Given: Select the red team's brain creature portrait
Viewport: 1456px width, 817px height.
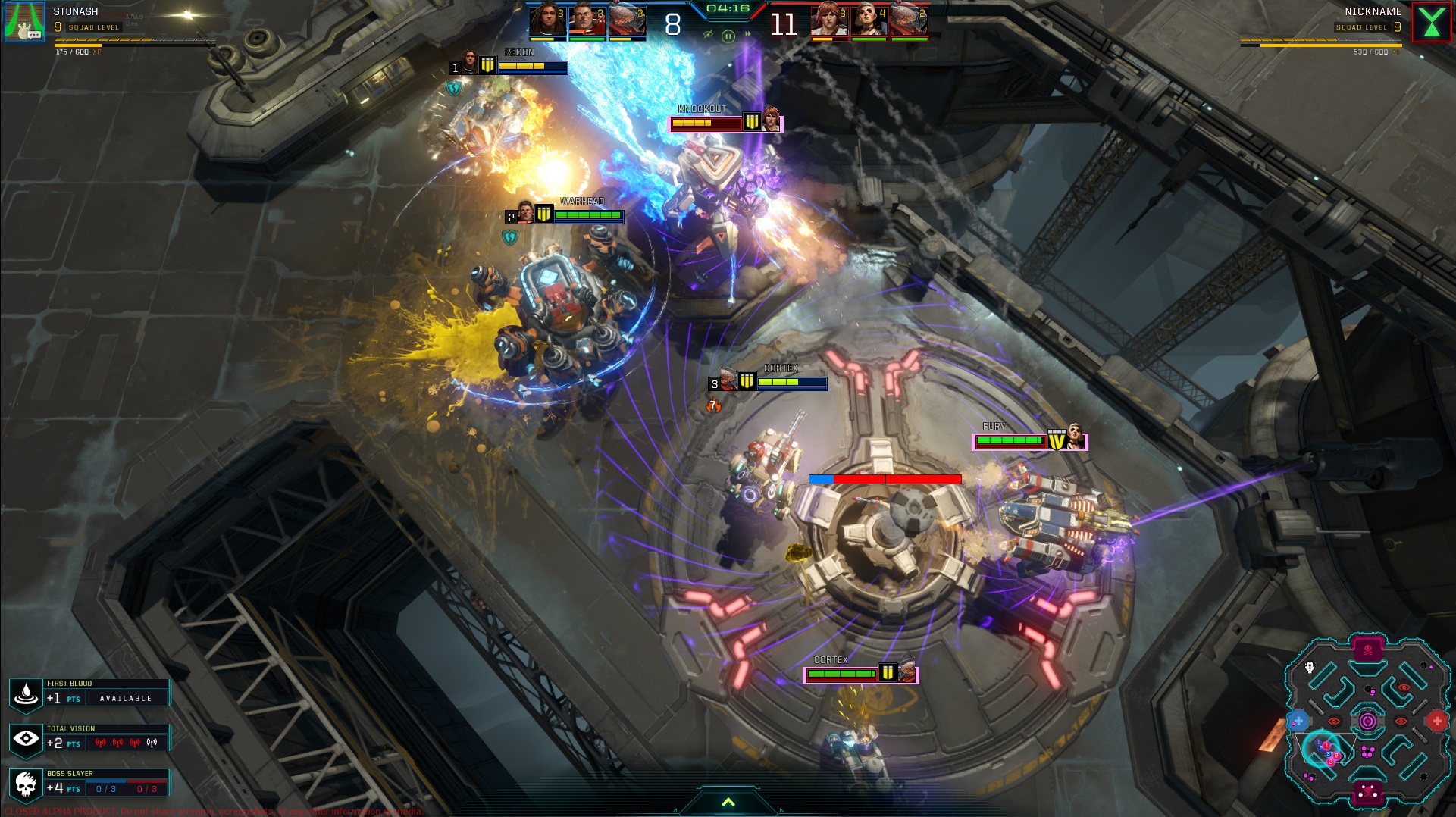Looking at the screenshot, I should pyautogui.click(x=909, y=20).
